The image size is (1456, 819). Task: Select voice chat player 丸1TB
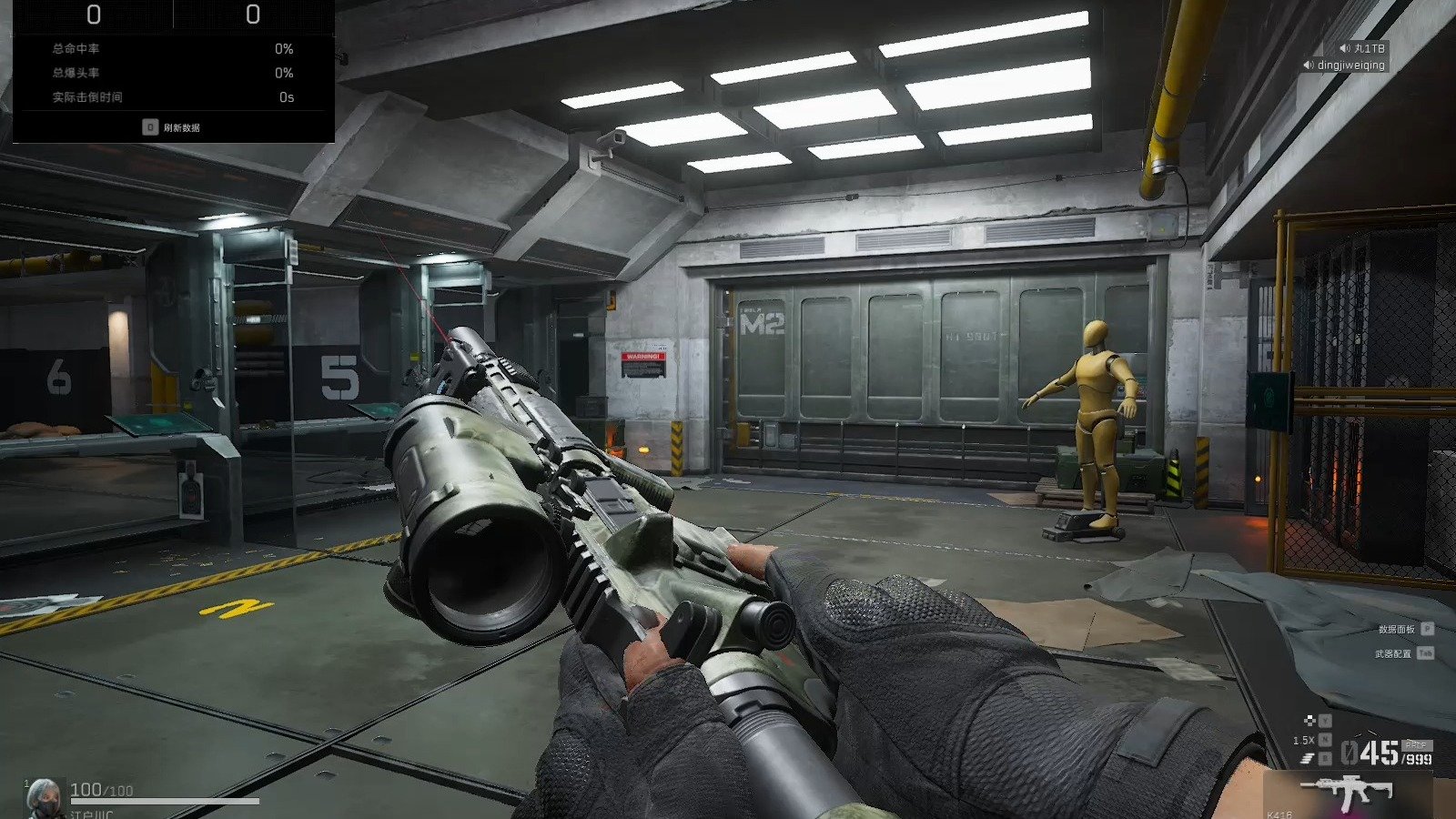point(1368,48)
